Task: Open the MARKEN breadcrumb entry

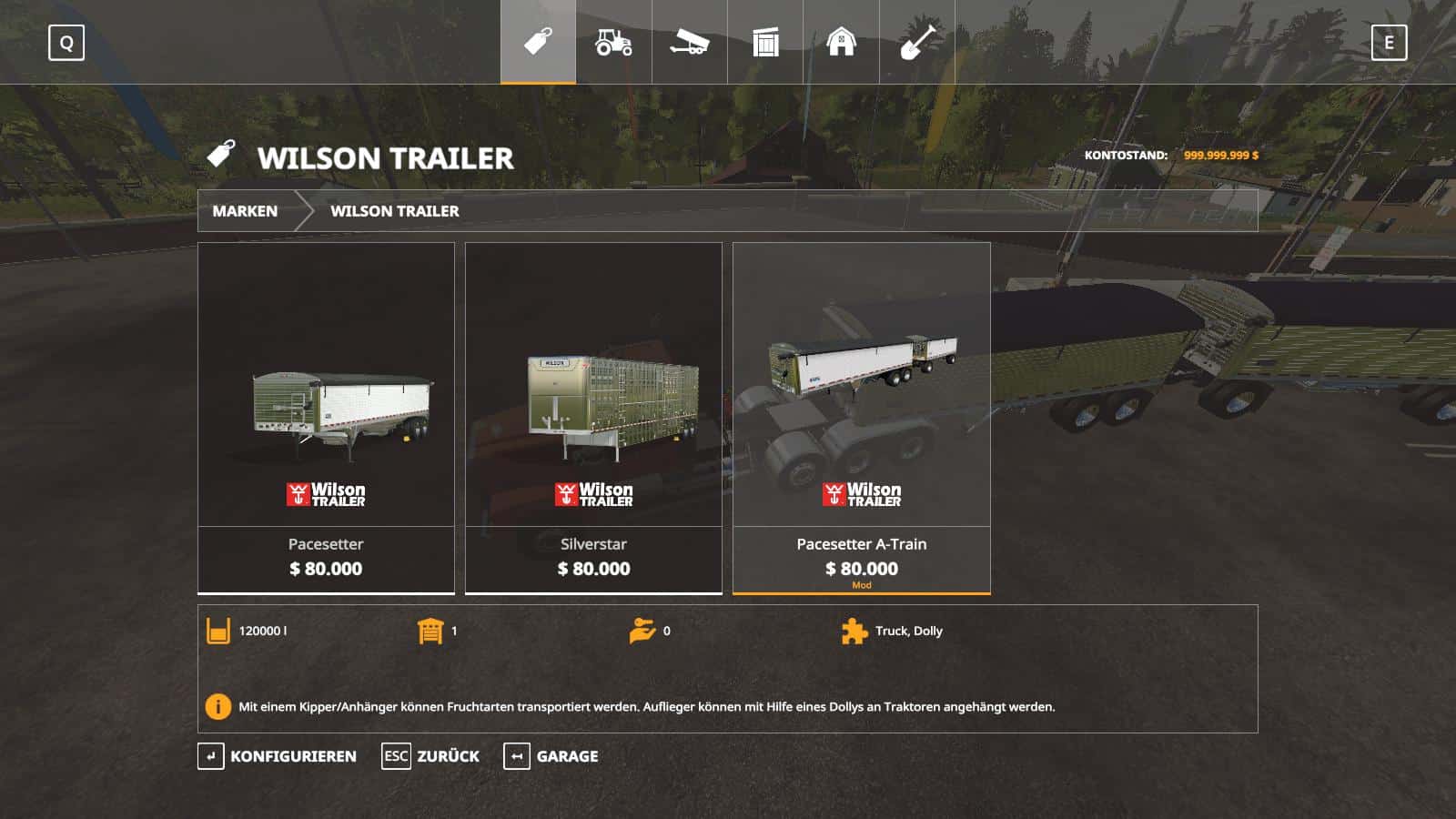Action: [245, 211]
